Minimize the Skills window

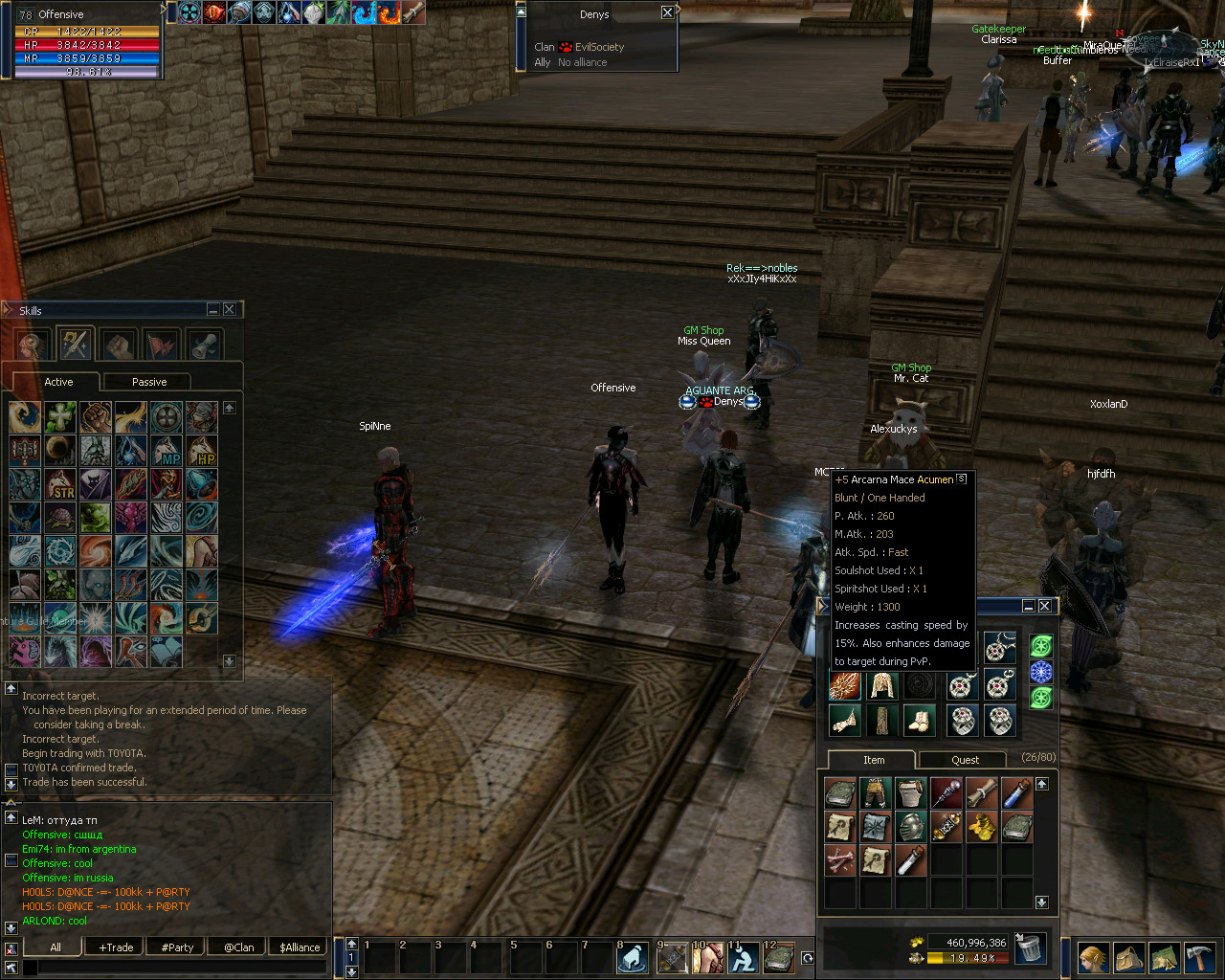(x=213, y=310)
